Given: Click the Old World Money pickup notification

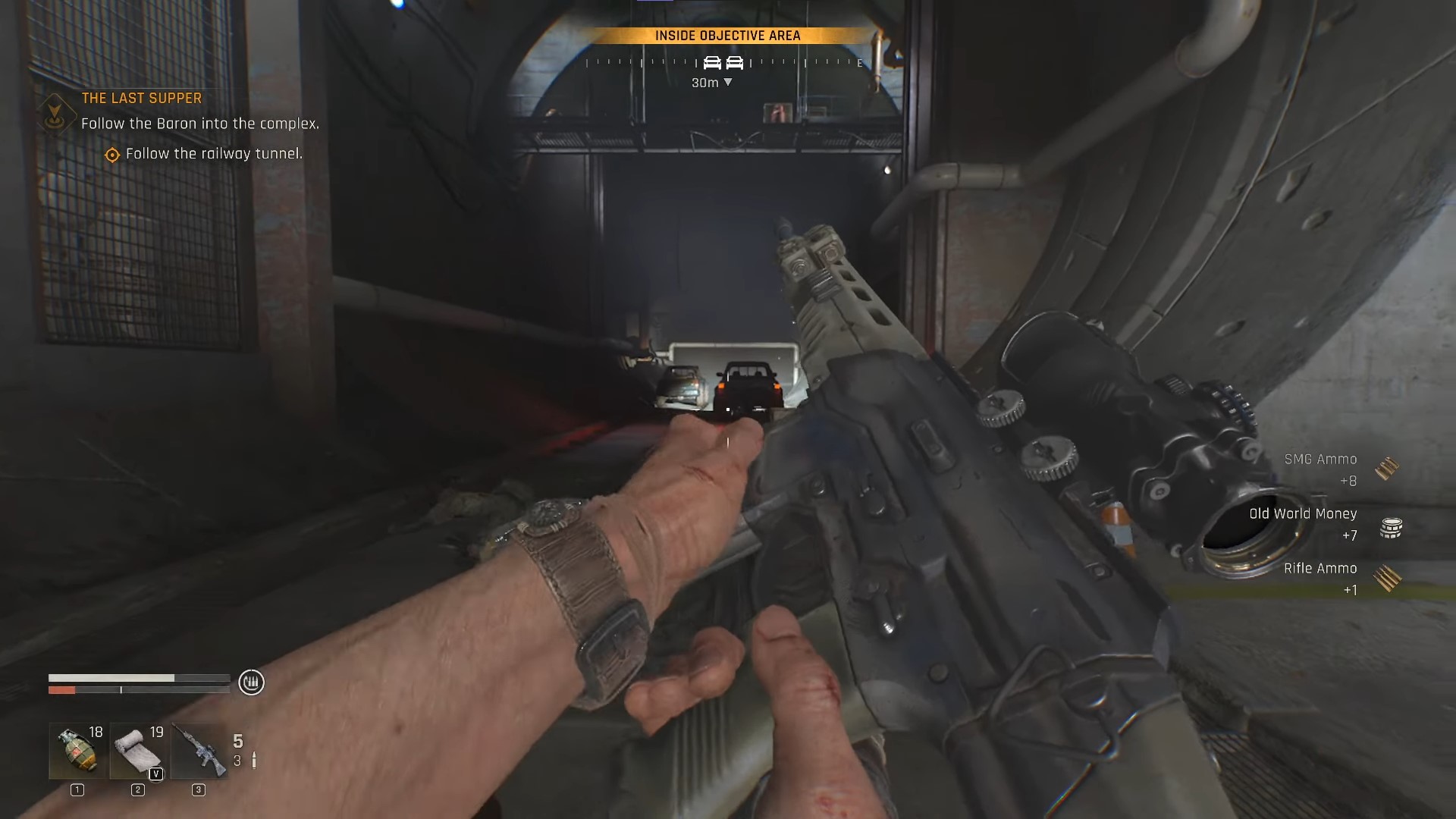Looking at the screenshot, I should 1323,524.
